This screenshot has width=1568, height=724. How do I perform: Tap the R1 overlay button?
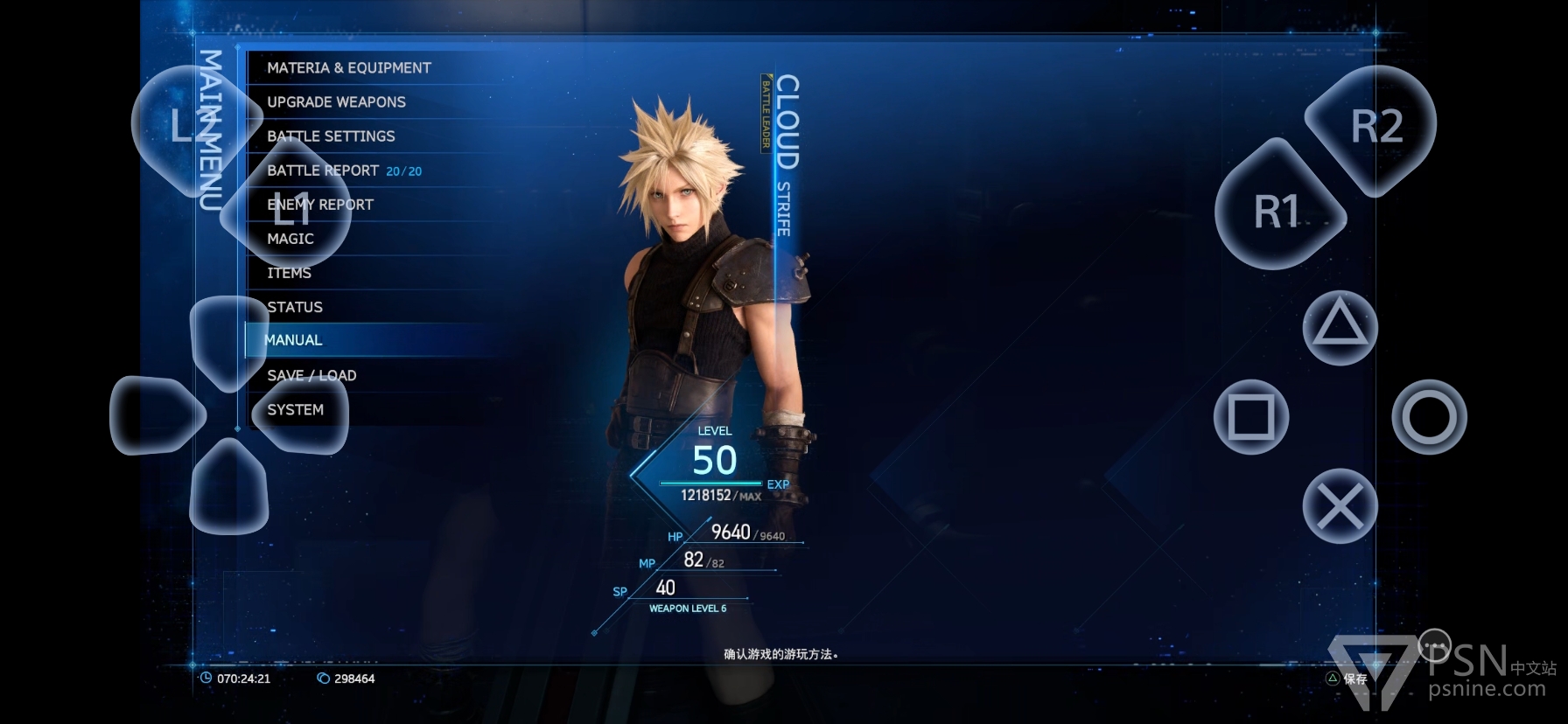tap(1277, 212)
